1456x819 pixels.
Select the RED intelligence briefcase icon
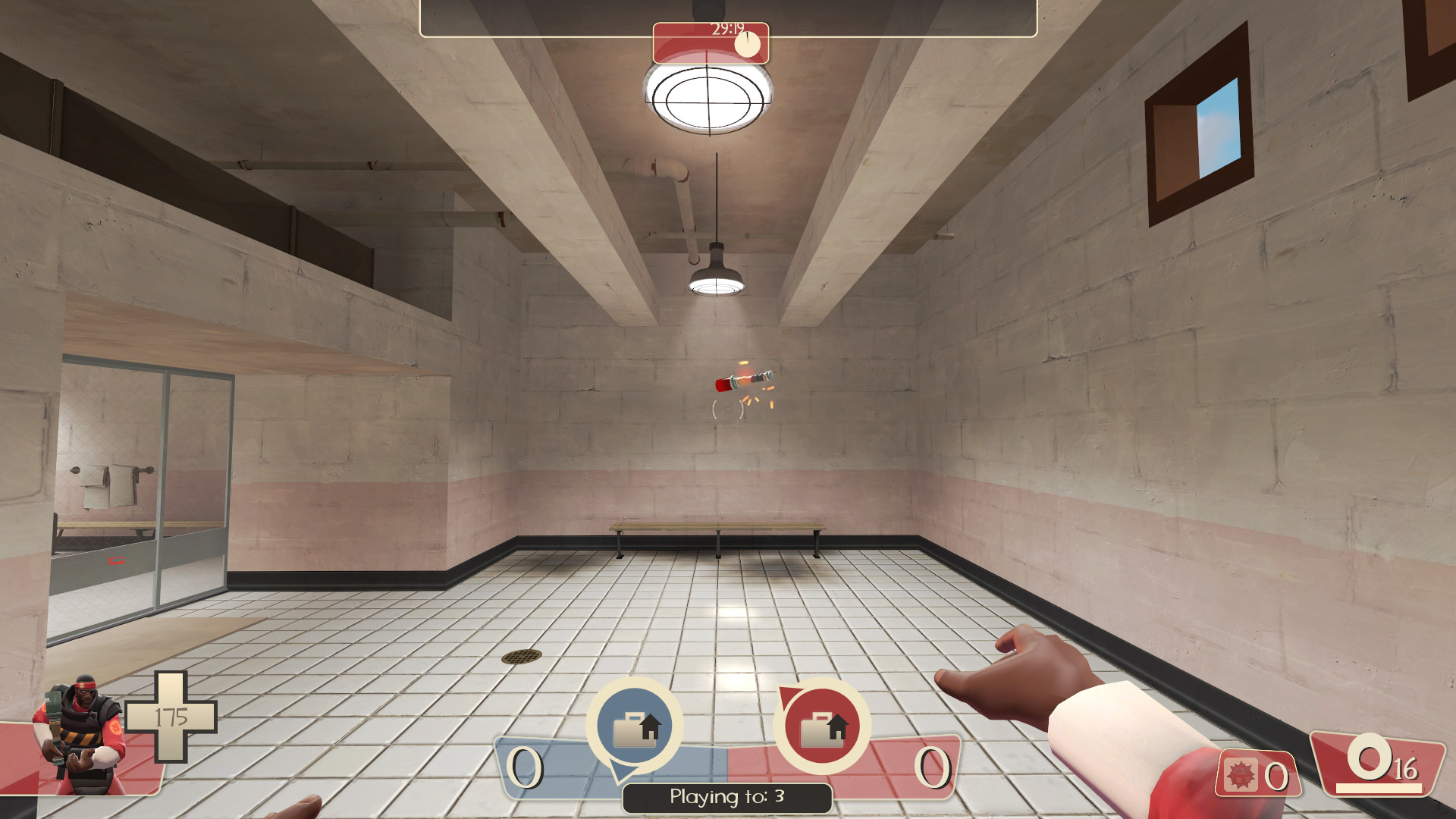823,724
